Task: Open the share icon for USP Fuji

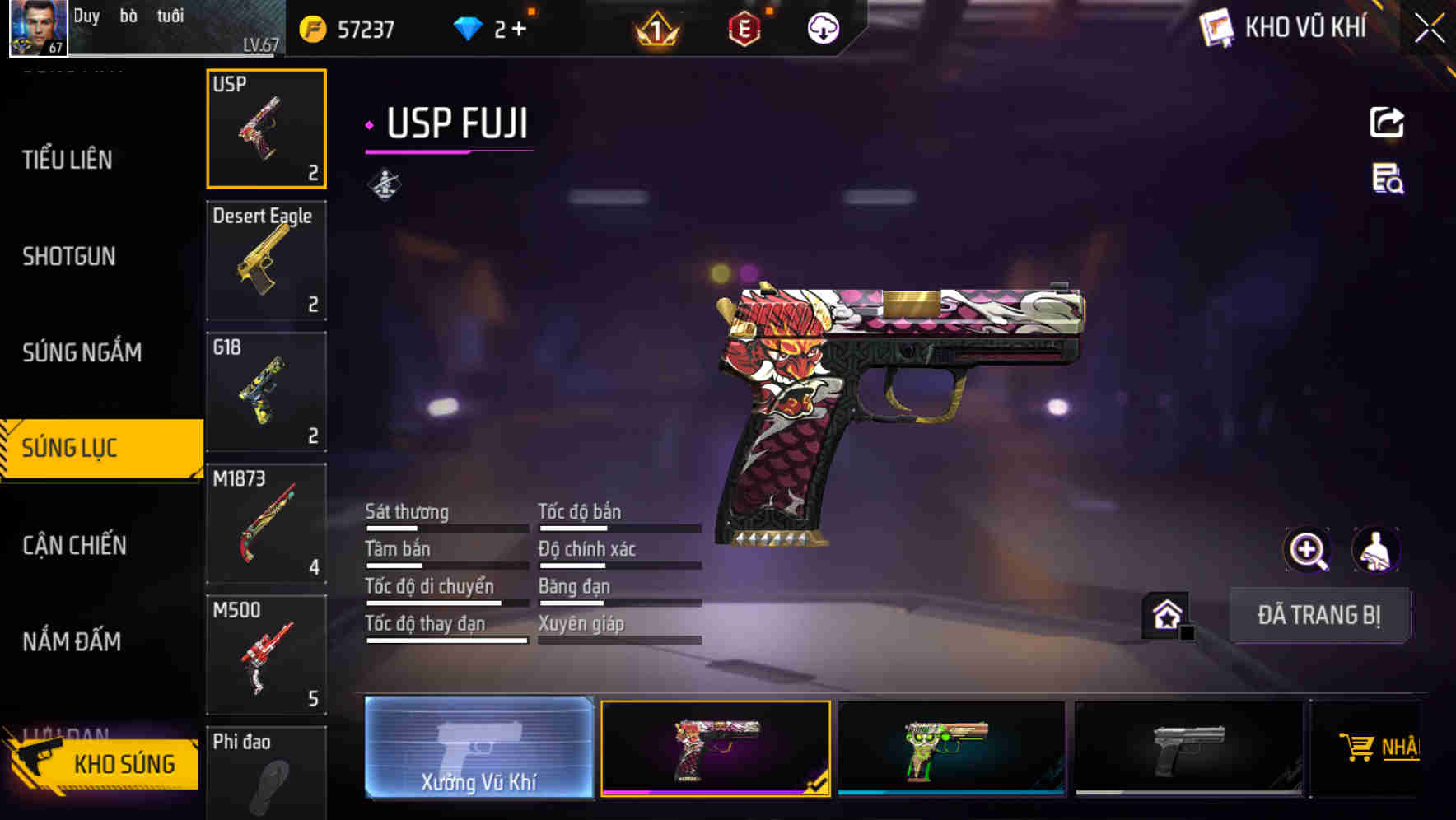Action: pyautogui.click(x=1388, y=122)
